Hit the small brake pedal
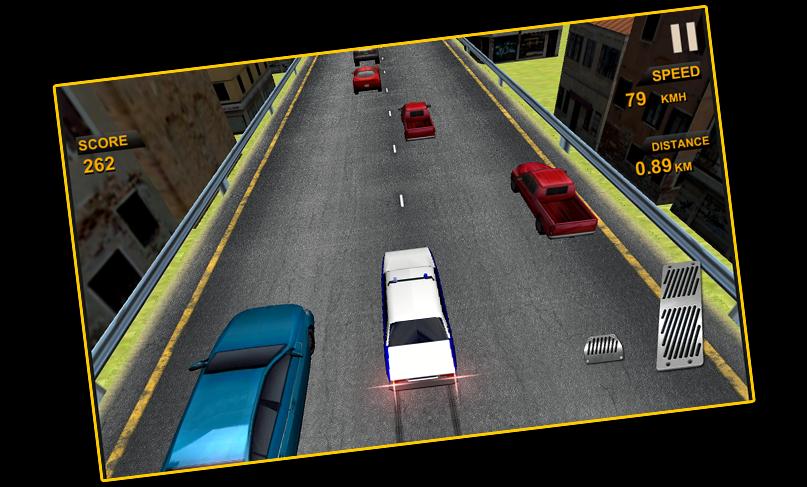Screen dimensions: 807x487 tap(604, 349)
